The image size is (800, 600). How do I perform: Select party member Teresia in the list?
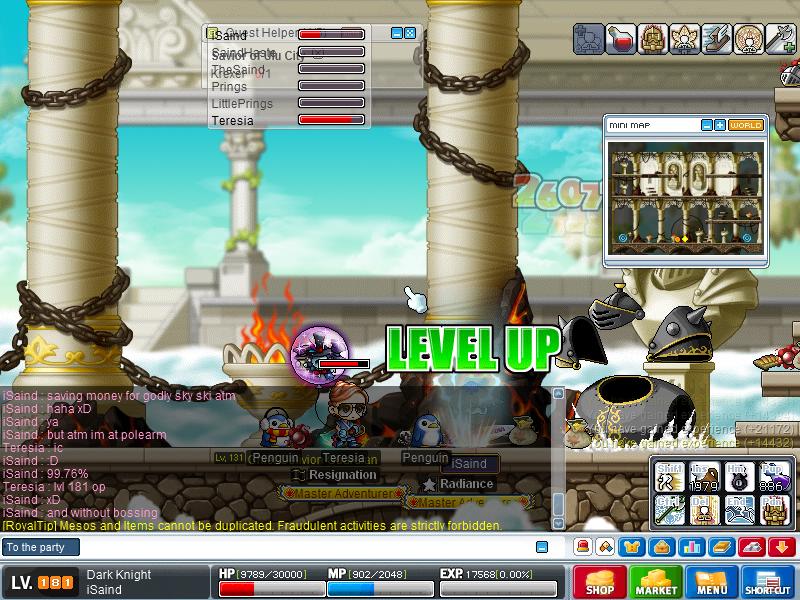pyautogui.click(x=232, y=121)
